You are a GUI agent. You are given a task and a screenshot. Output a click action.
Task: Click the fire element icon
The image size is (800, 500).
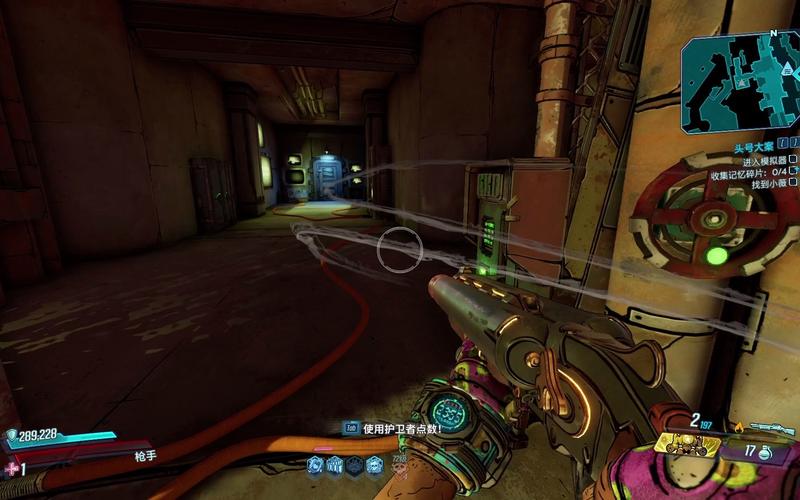pos(739,428)
